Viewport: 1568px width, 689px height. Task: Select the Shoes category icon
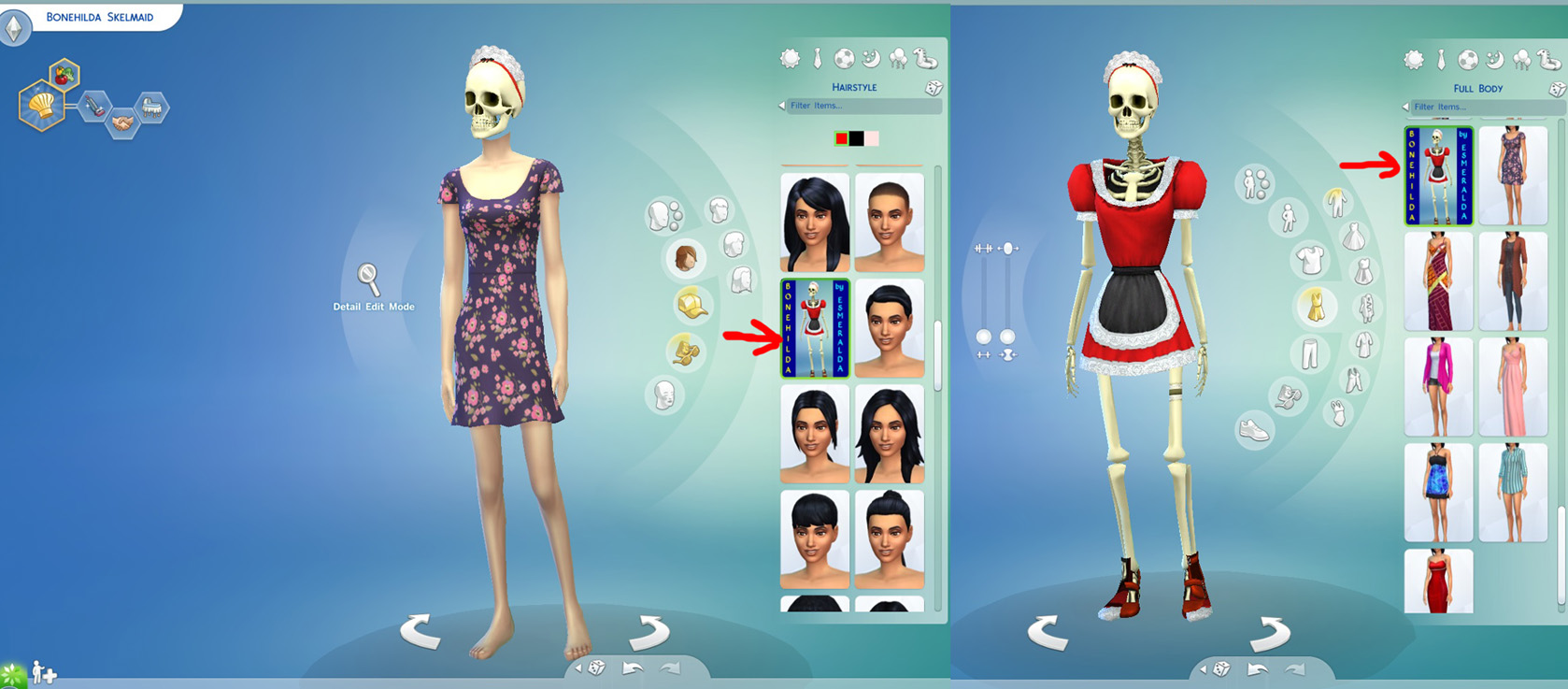click(x=1254, y=428)
